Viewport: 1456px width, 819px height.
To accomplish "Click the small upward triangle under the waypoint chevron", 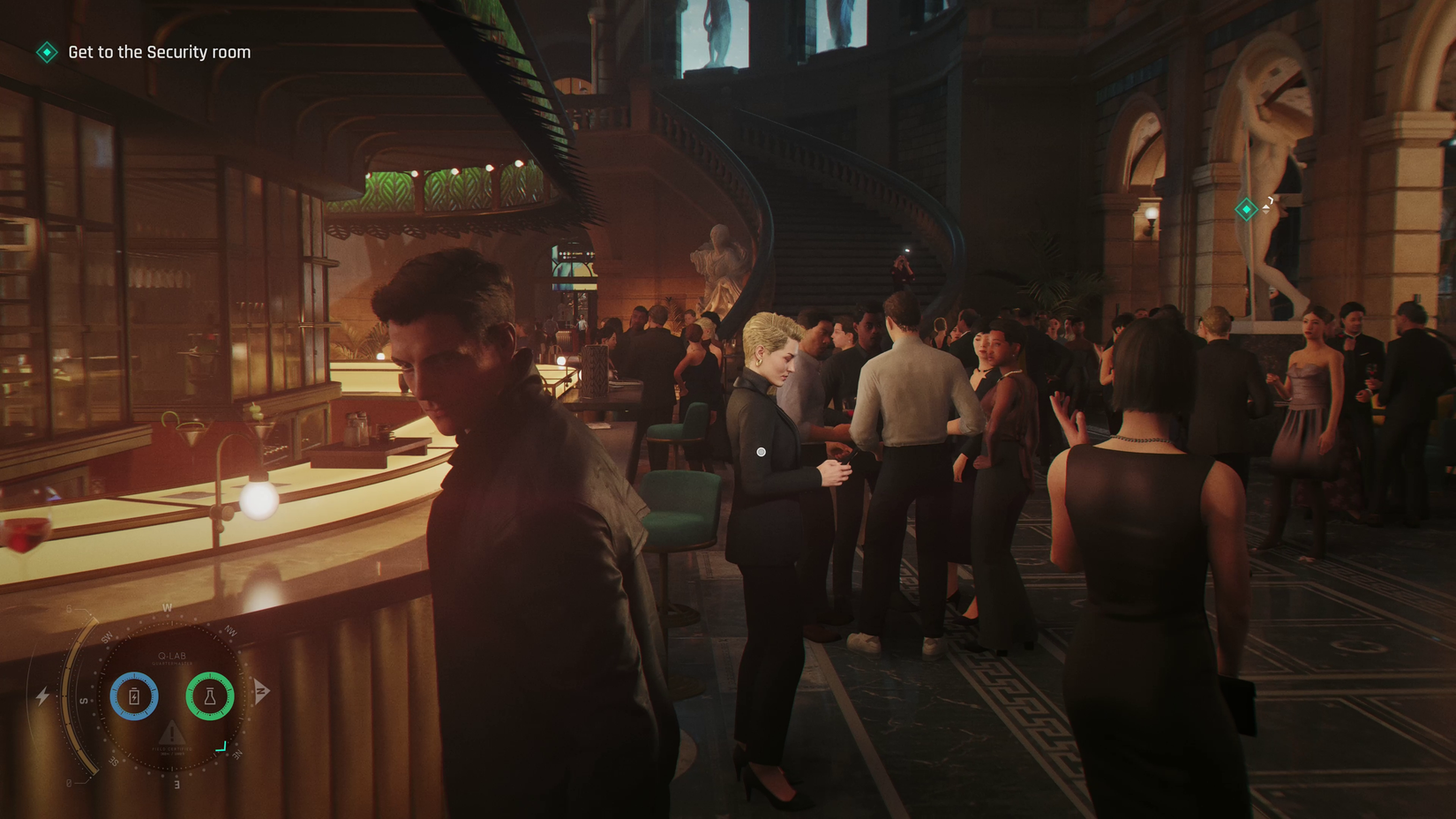I will tap(1265, 207).
